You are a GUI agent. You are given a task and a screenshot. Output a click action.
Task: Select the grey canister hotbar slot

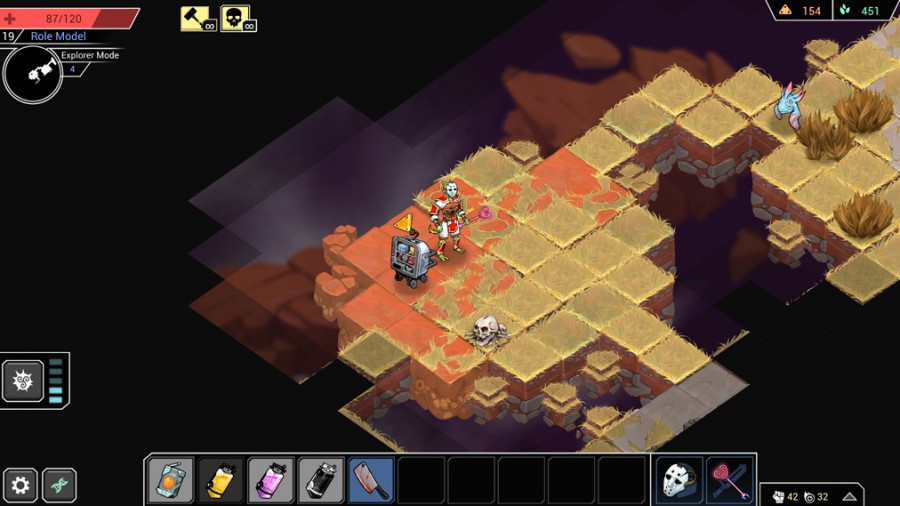point(321,481)
